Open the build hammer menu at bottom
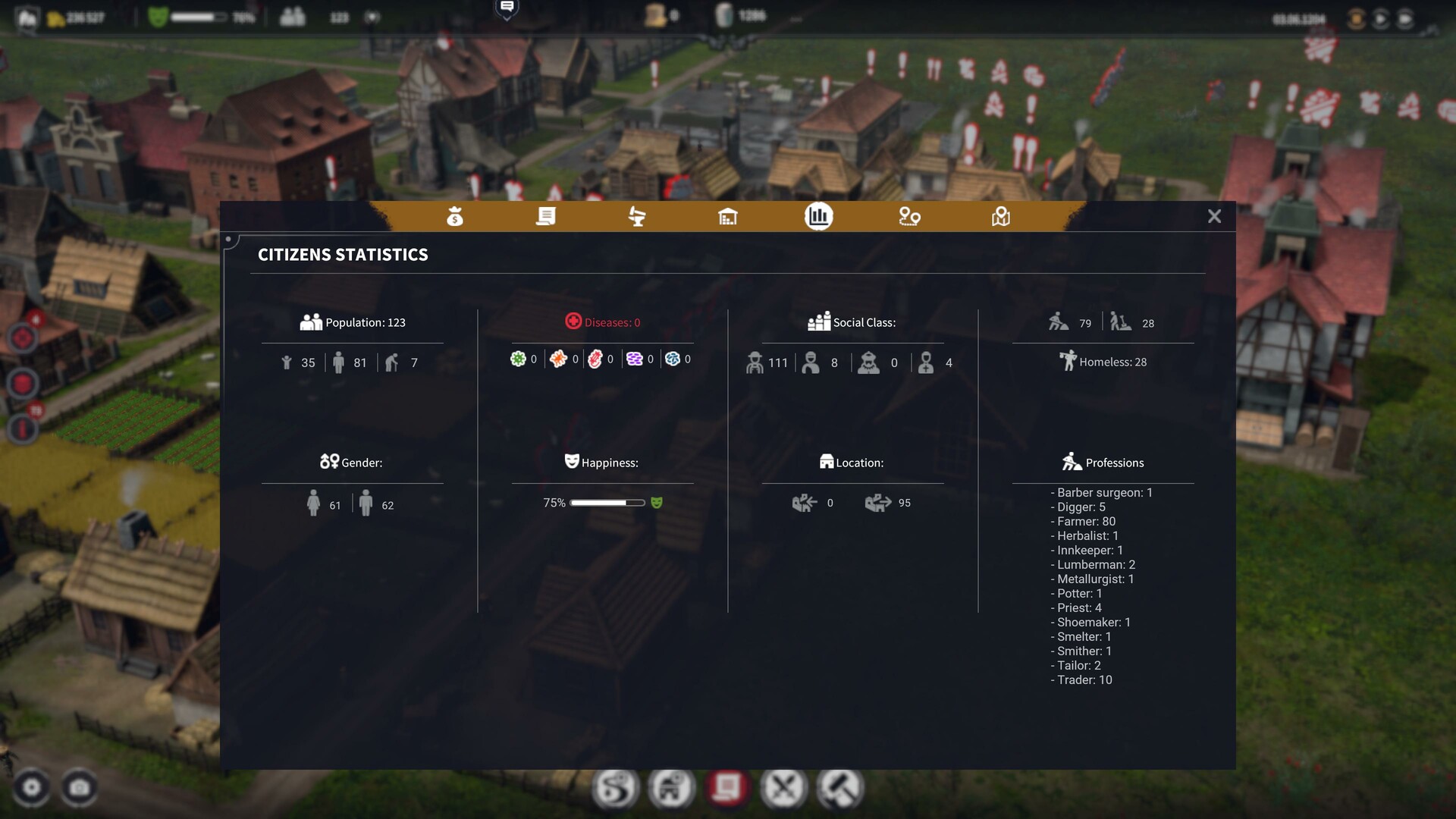The width and height of the screenshot is (1456, 819). pyautogui.click(x=839, y=788)
